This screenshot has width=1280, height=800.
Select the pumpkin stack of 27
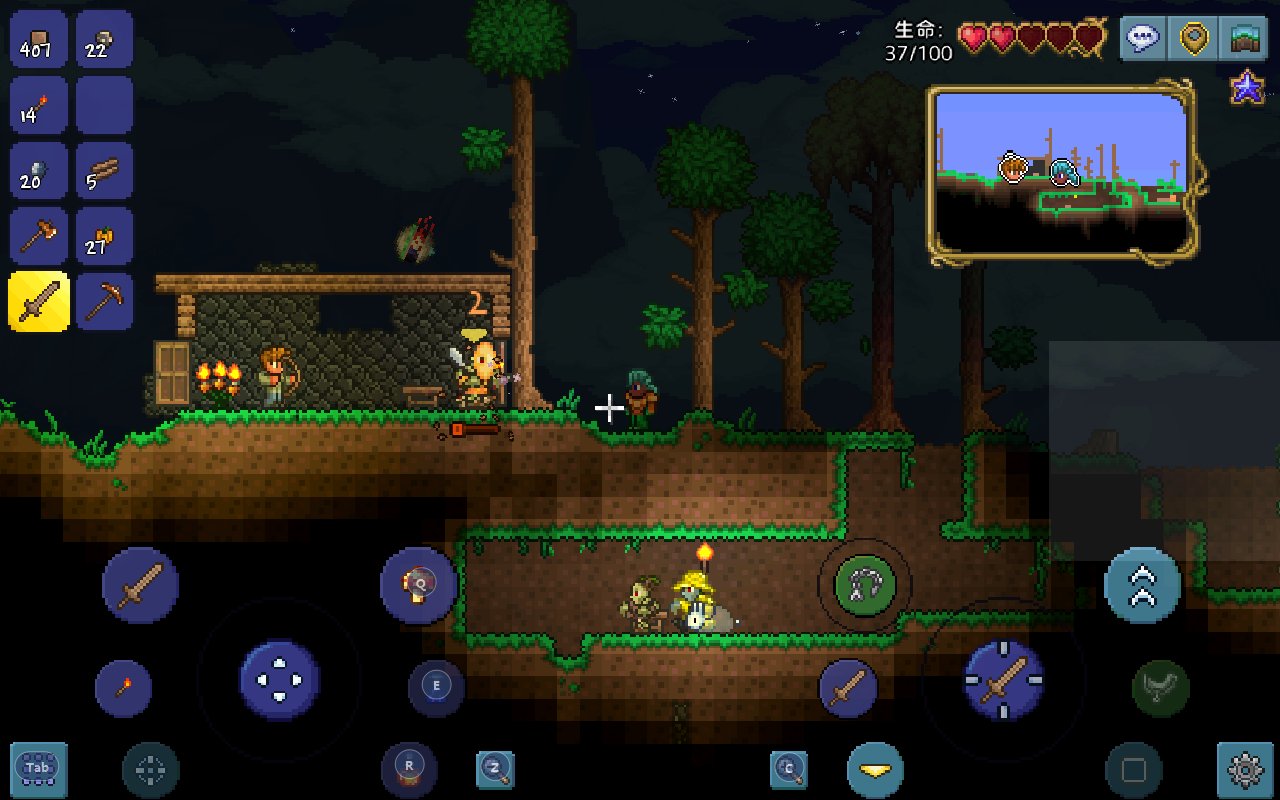(x=104, y=237)
